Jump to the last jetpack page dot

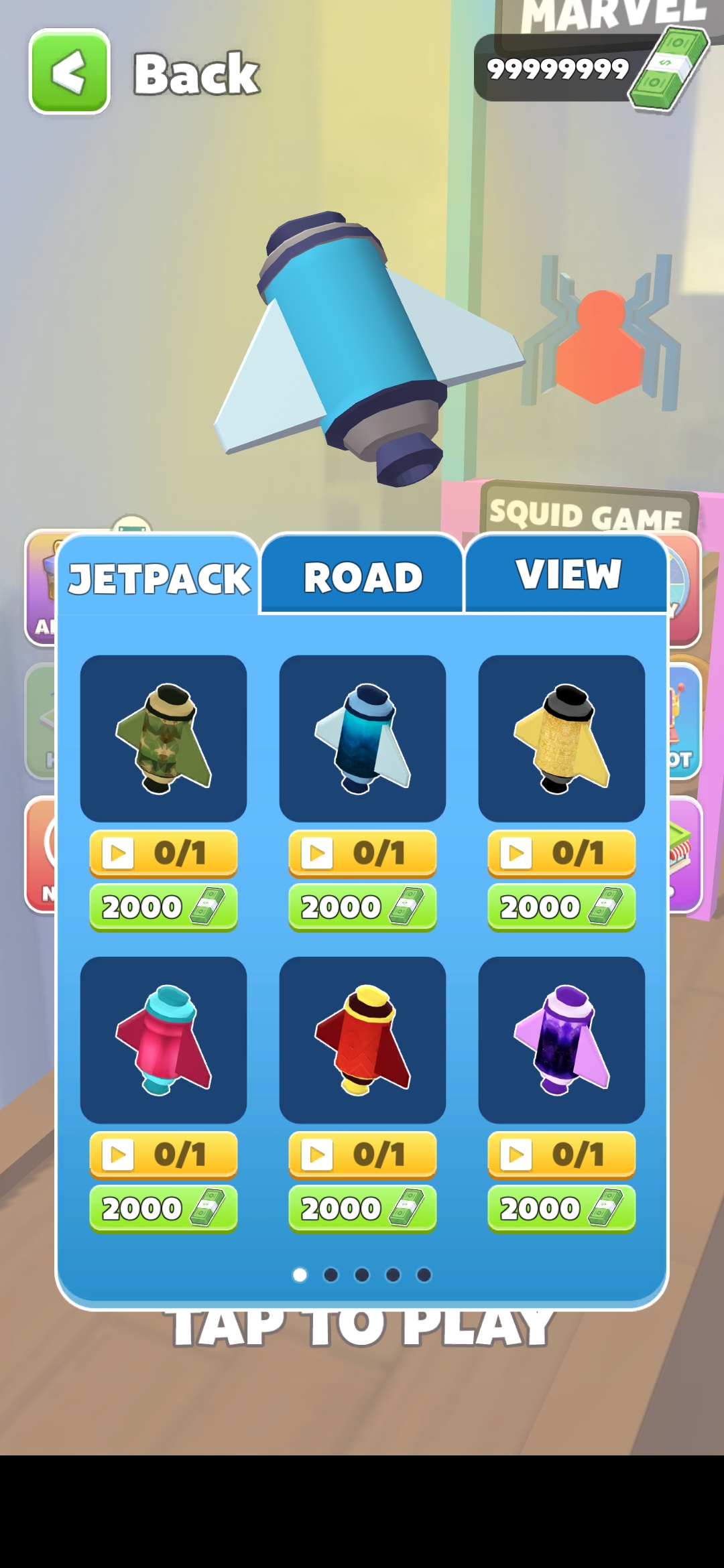pyautogui.click(x=424, y=1275)
